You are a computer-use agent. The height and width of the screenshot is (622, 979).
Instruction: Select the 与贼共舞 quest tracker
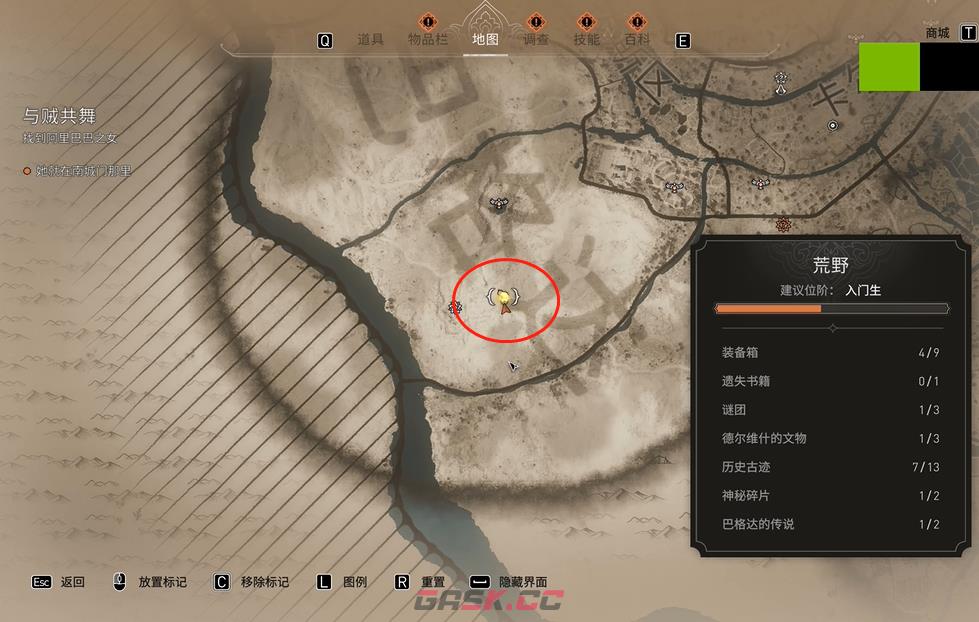59,116
